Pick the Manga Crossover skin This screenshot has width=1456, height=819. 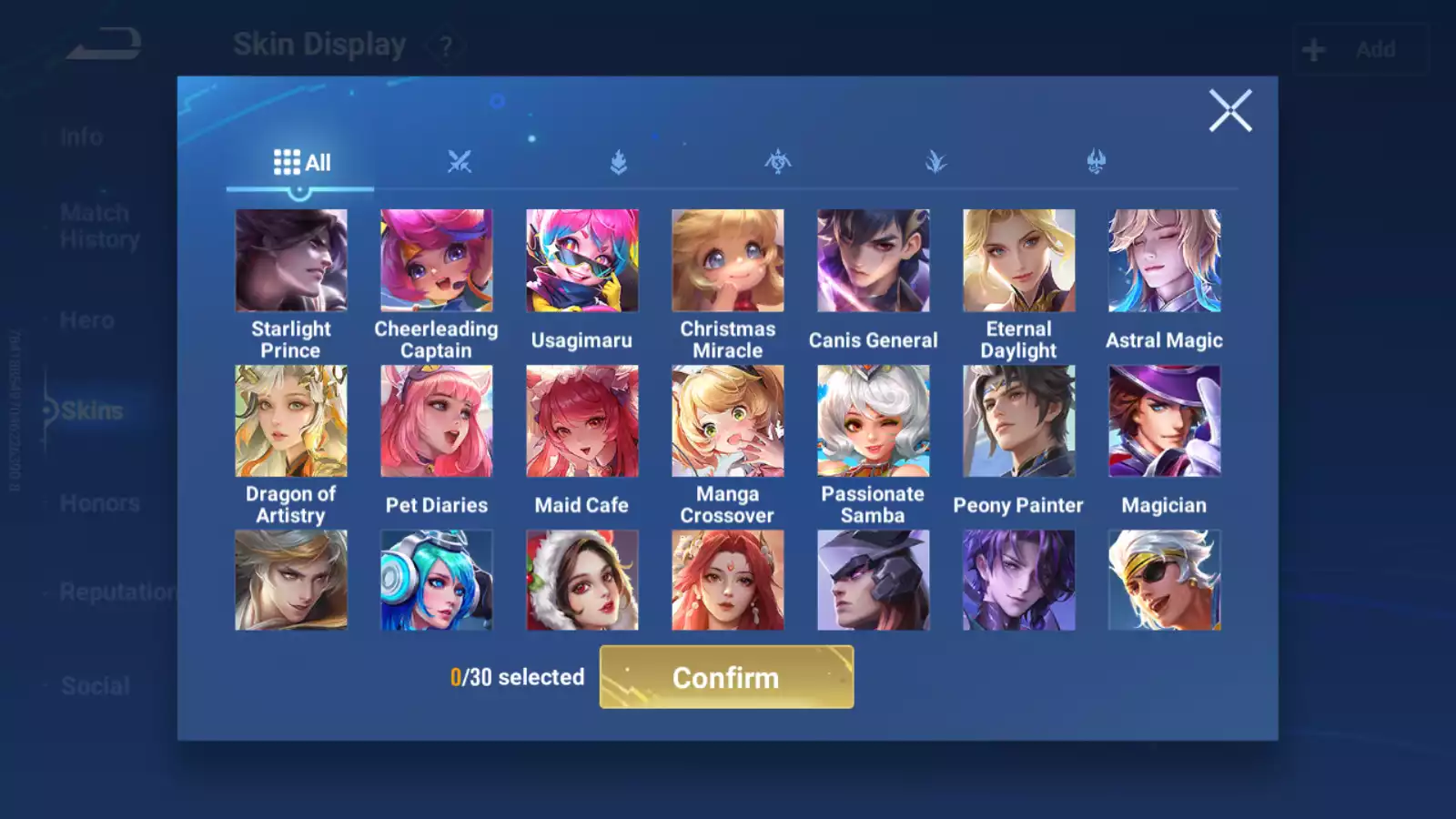(728, 421)
